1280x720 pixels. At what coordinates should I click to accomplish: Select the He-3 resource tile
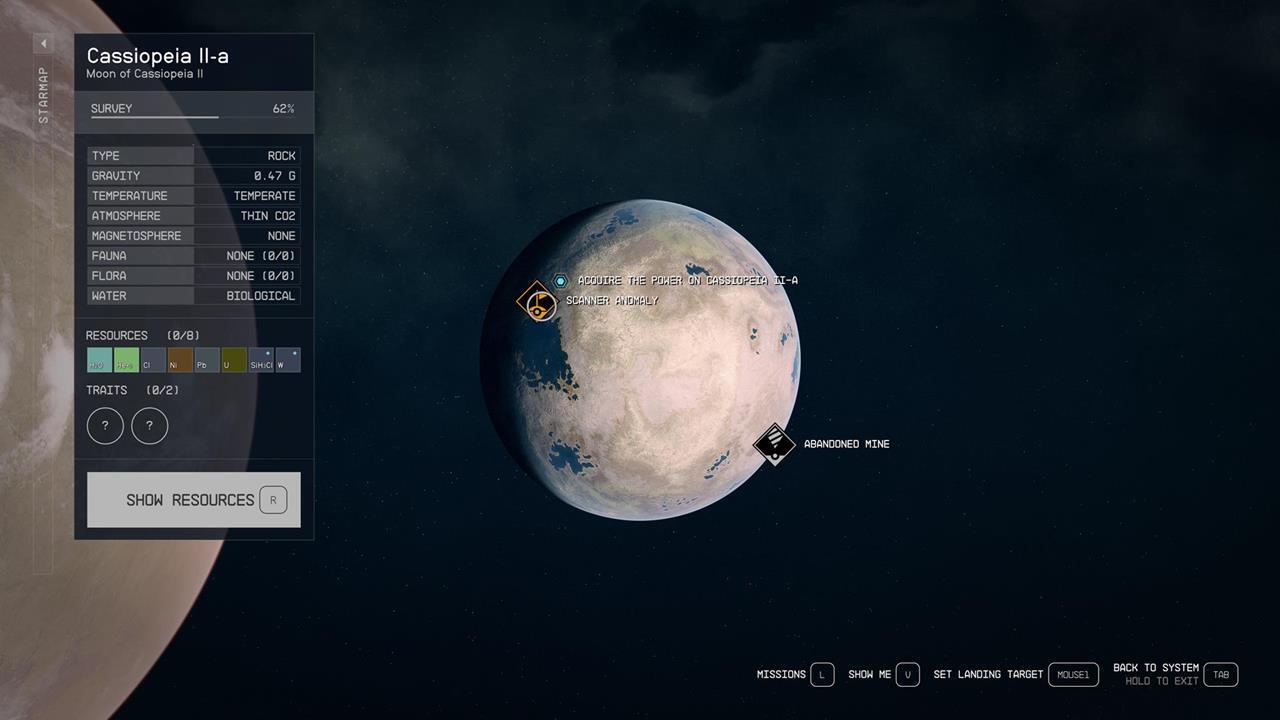[125, 360]
